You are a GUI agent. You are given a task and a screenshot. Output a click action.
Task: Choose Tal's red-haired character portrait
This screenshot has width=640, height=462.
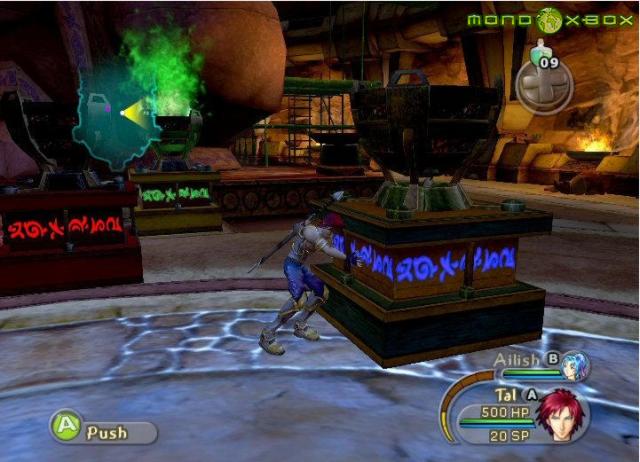(x=562, y=415)
